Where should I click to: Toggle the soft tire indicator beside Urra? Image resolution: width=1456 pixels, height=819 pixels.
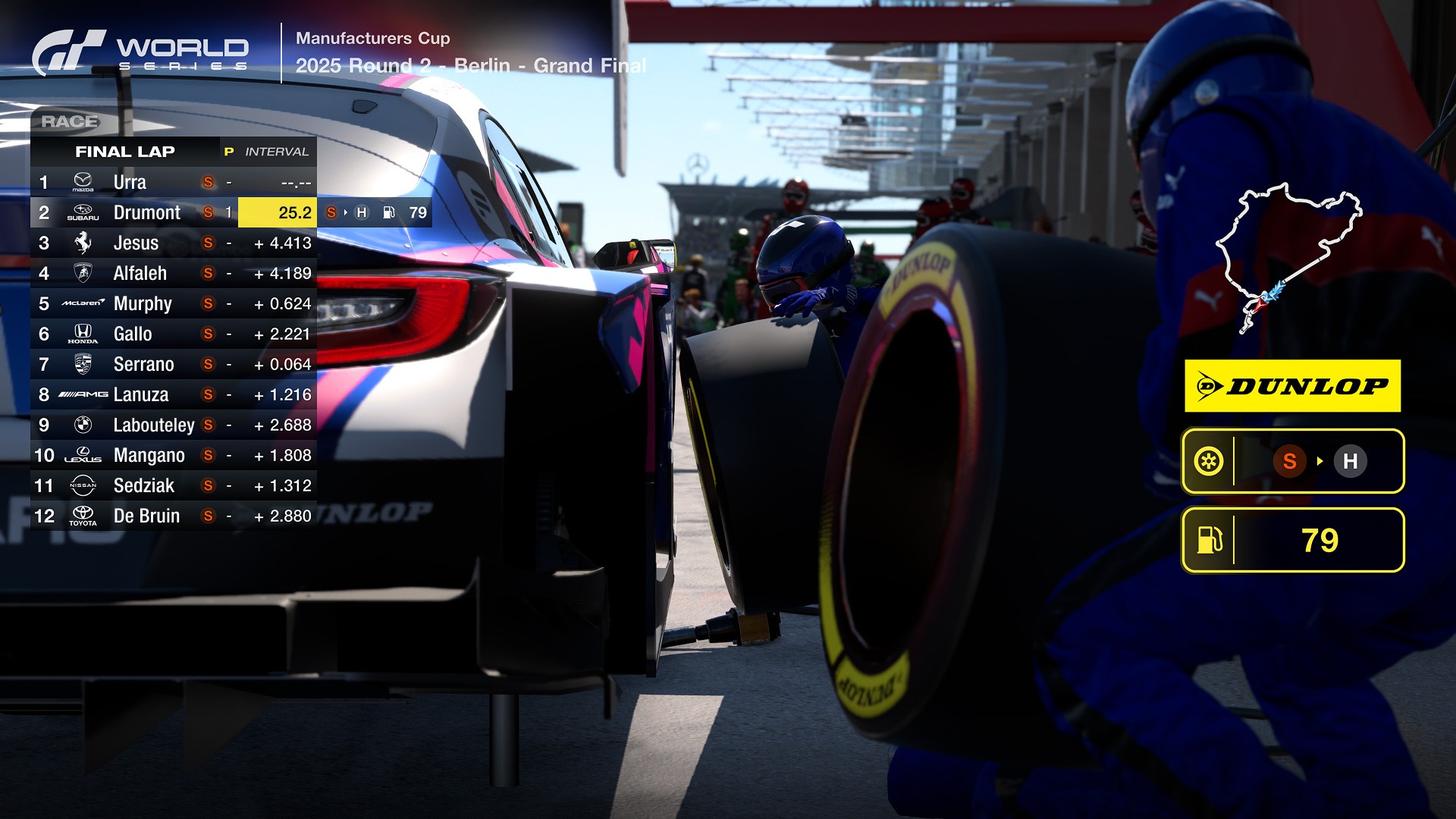click(207, 182)
